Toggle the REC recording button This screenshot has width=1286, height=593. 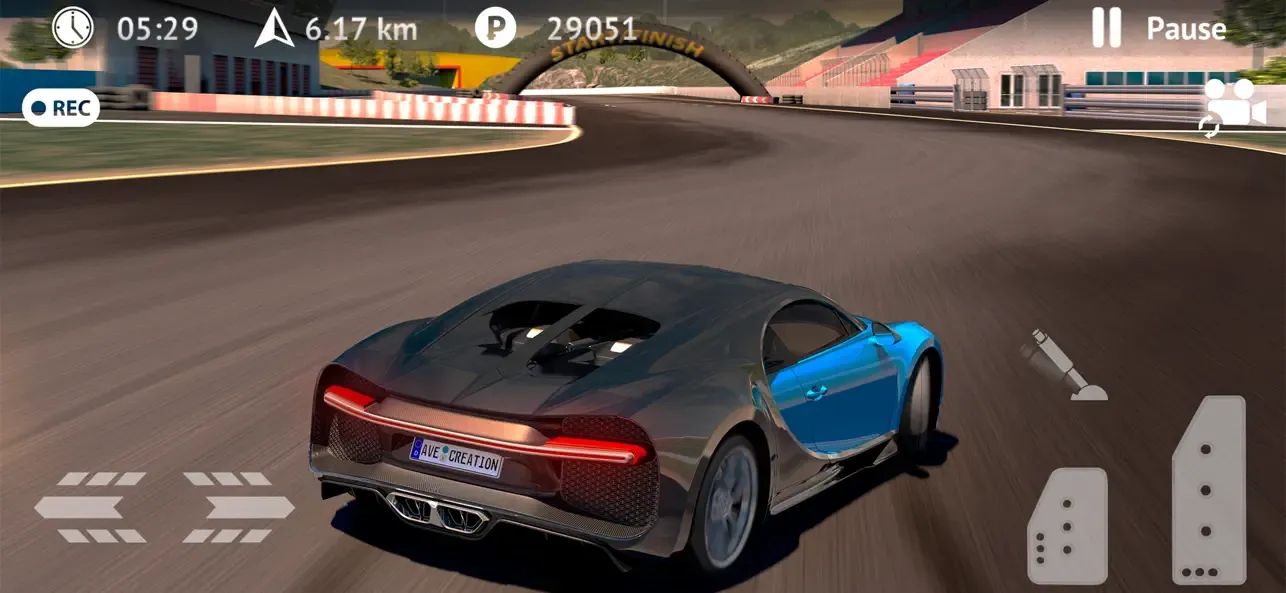pyautogui.click(x=61, y=108)
